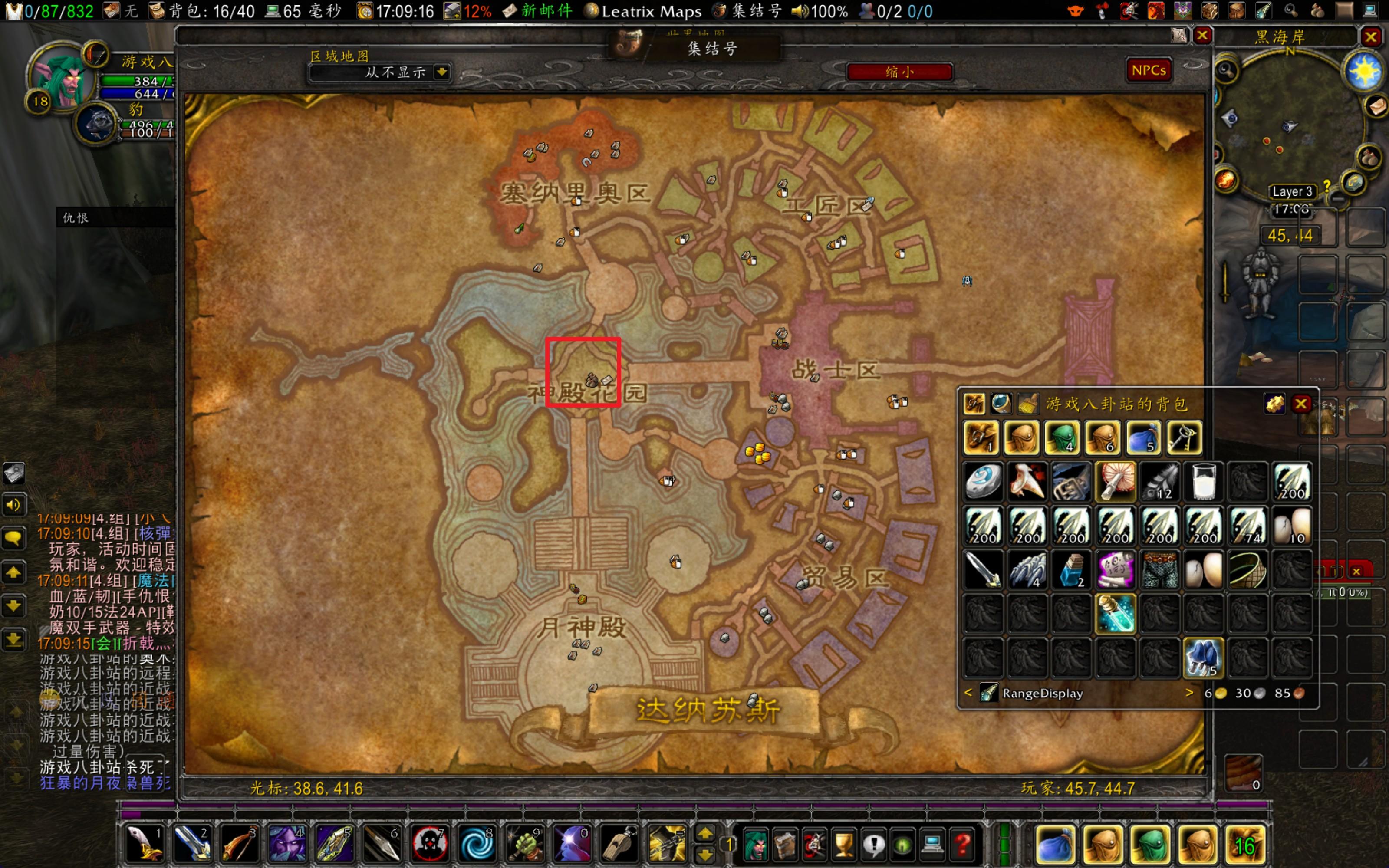Activate the skull crosshair ability in slot 7
1389x868 pixels.
pyautogui.click(x=429, y=845)
